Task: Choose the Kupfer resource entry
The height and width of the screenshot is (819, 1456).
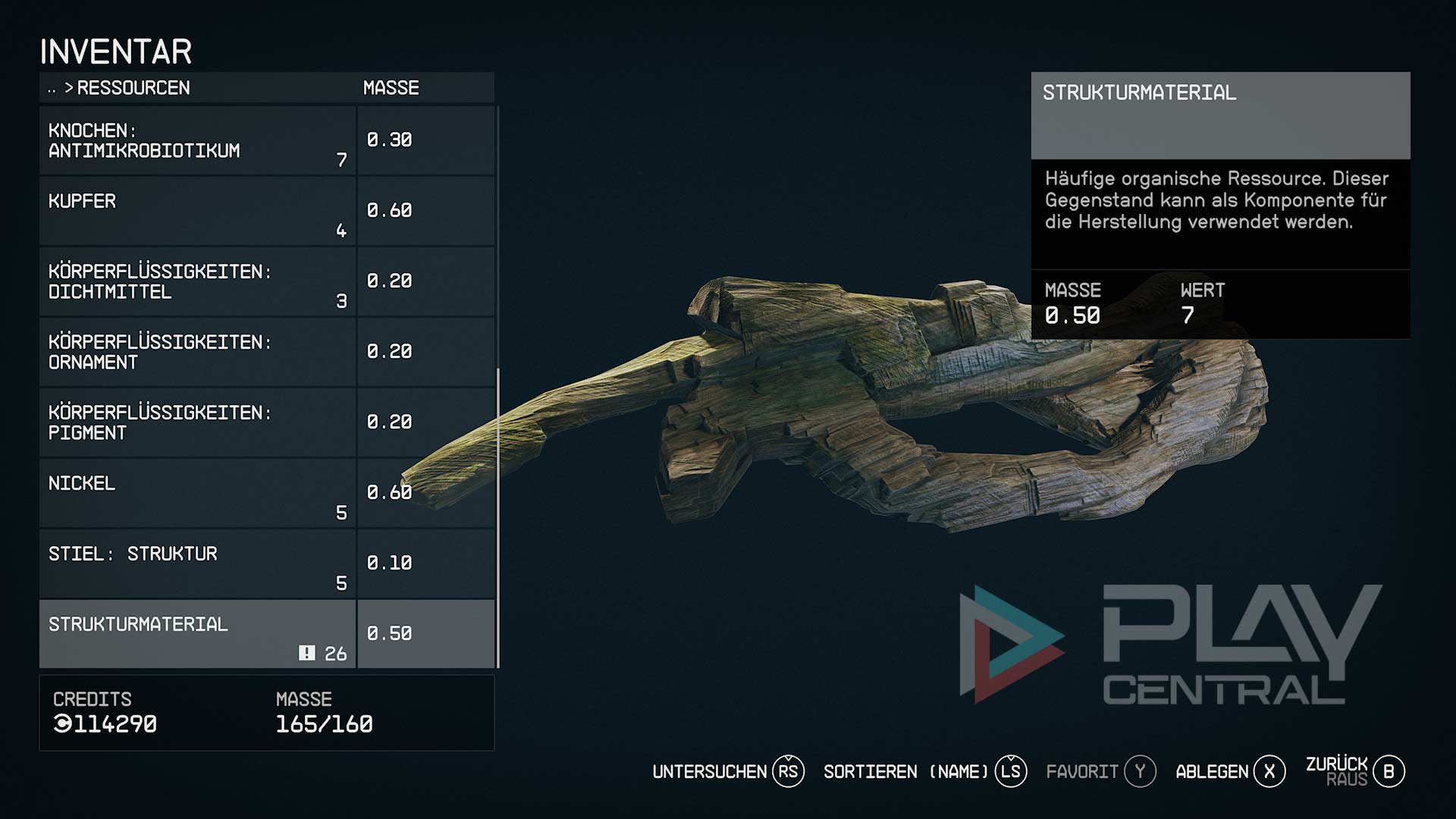Action: (x=197, y=212)
